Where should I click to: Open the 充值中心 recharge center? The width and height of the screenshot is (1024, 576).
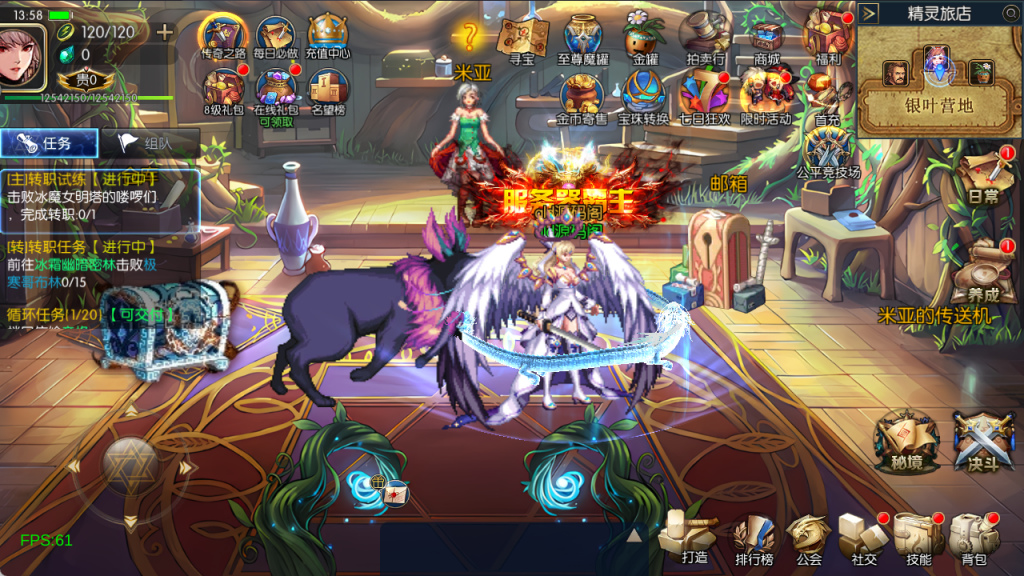coord(329,35)
